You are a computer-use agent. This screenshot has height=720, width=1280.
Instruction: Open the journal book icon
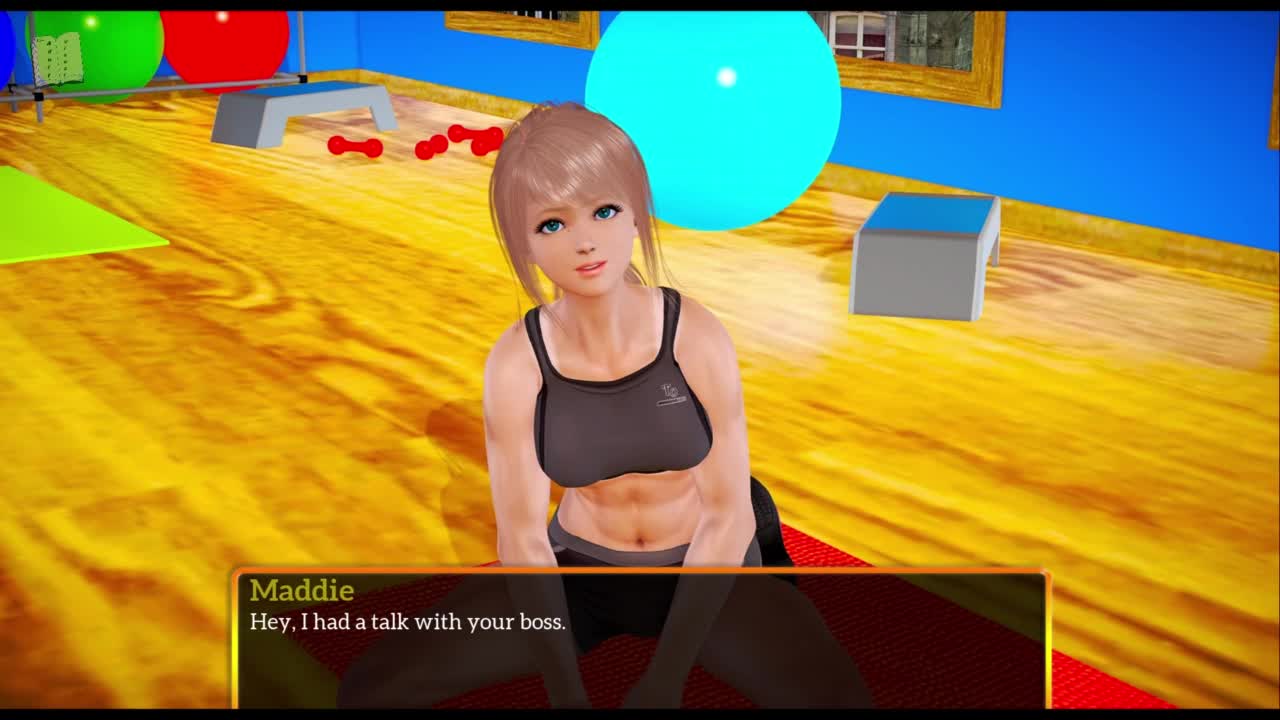point(57,59)
